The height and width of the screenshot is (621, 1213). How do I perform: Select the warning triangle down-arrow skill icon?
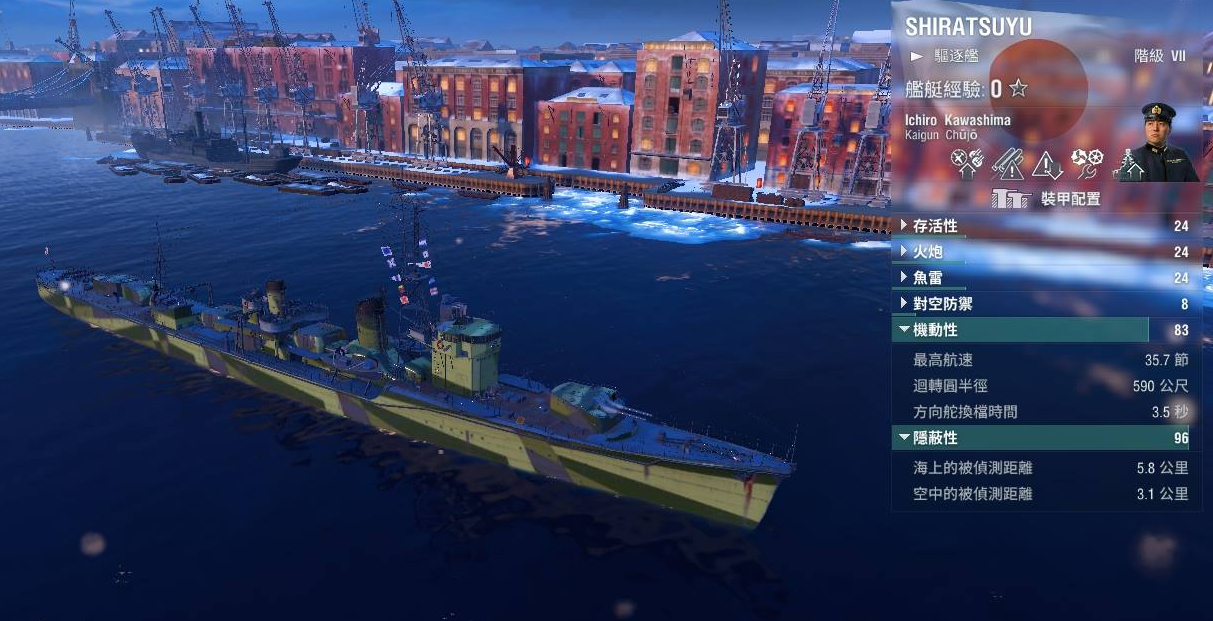[x=1047, y=163]
